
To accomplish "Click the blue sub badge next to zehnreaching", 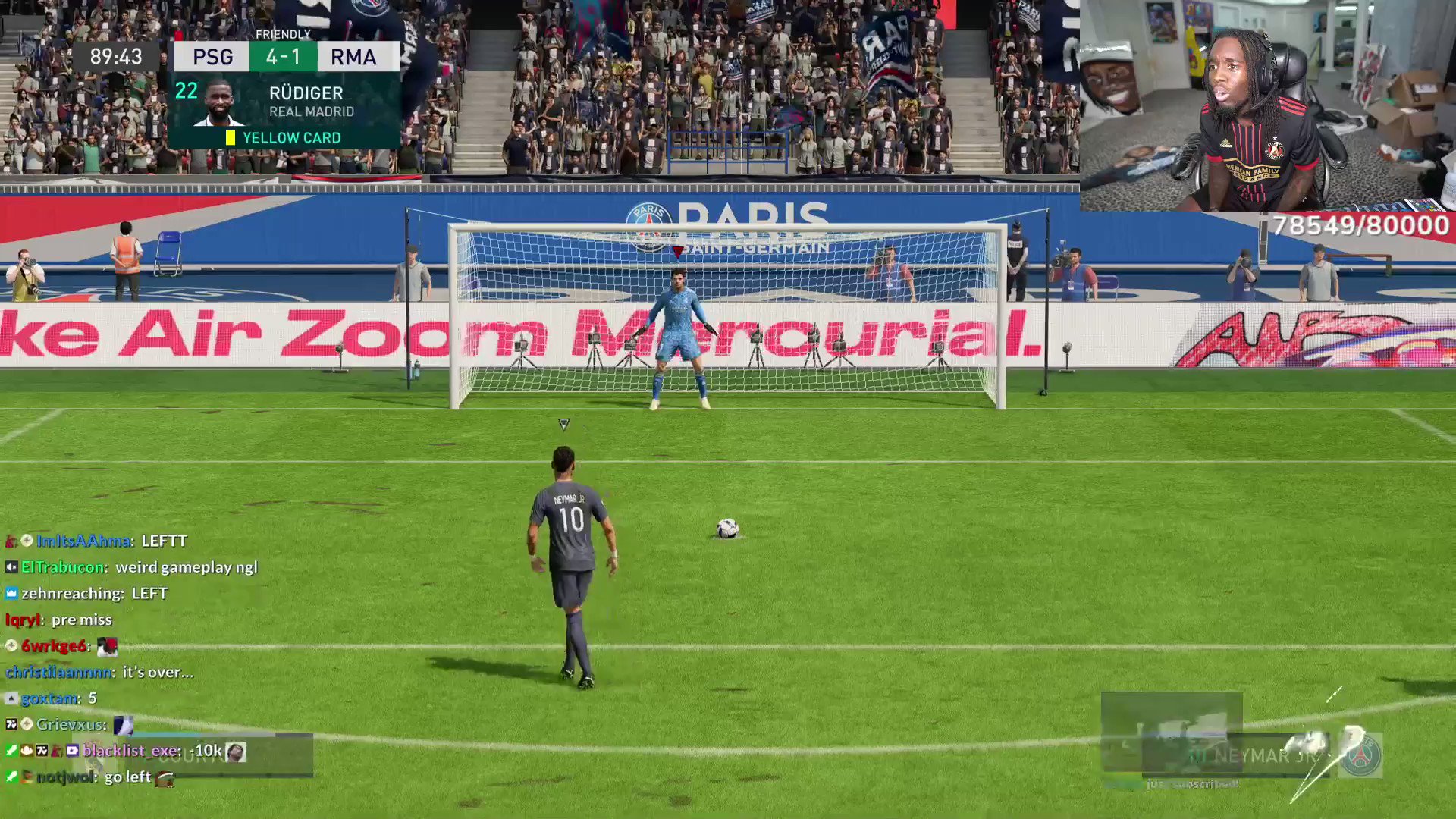I will tap(11, 594).
